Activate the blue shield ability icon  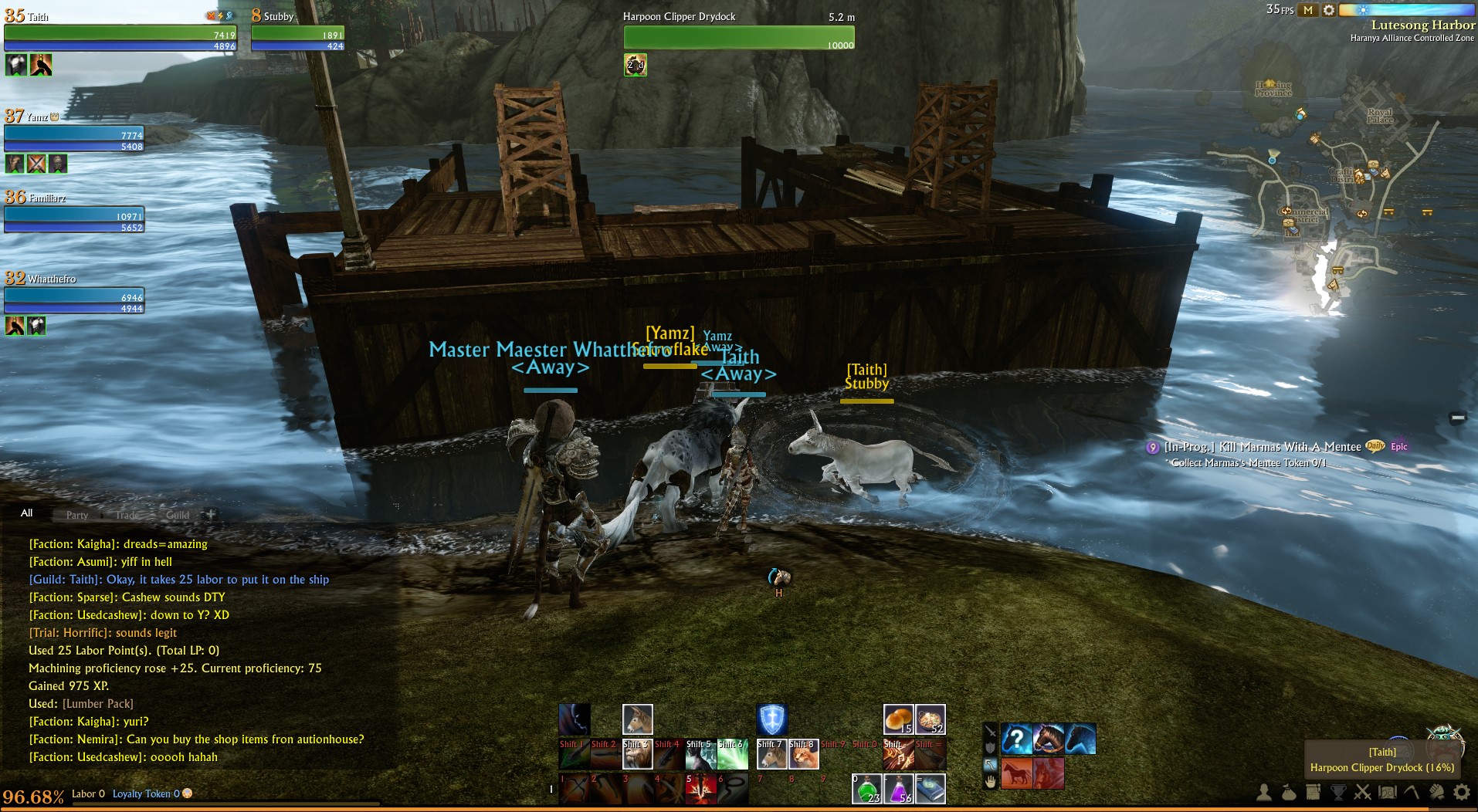(771, 719)
